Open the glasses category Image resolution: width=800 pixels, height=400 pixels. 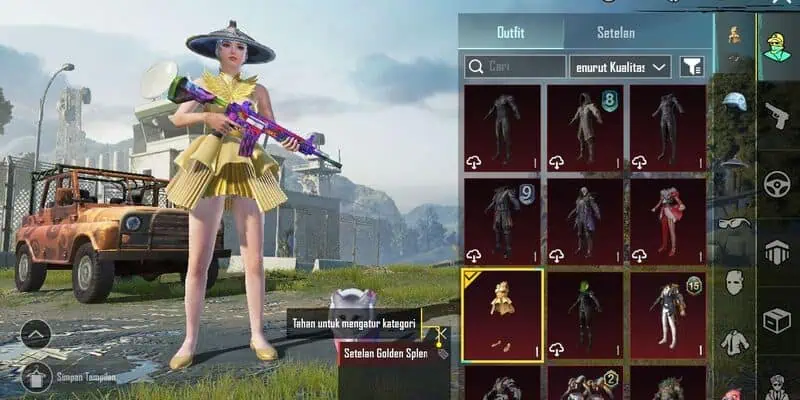pyautogui.click(x=734, y=223)
